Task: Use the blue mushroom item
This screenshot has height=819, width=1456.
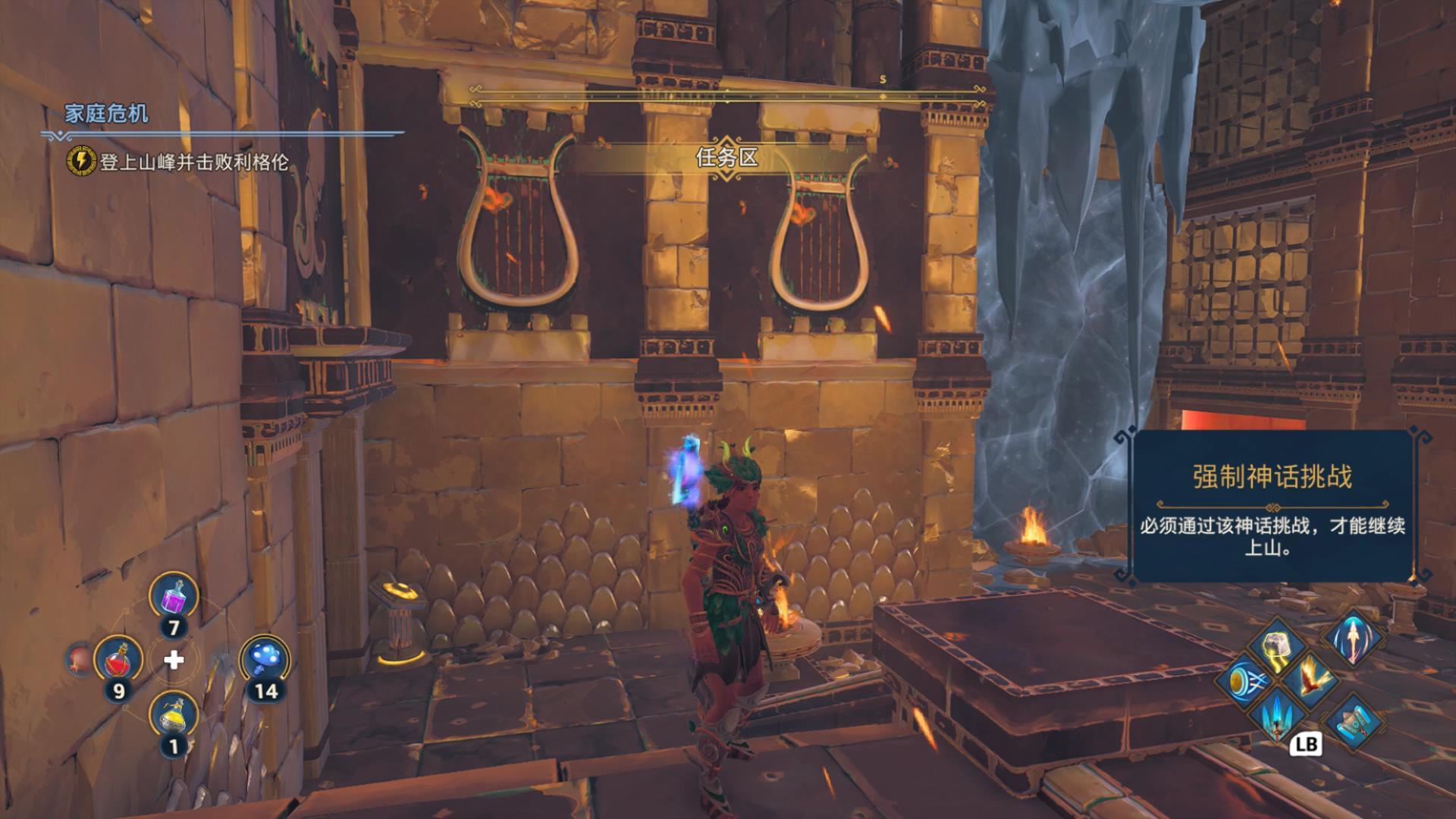Action: click(x=264, y=658)
